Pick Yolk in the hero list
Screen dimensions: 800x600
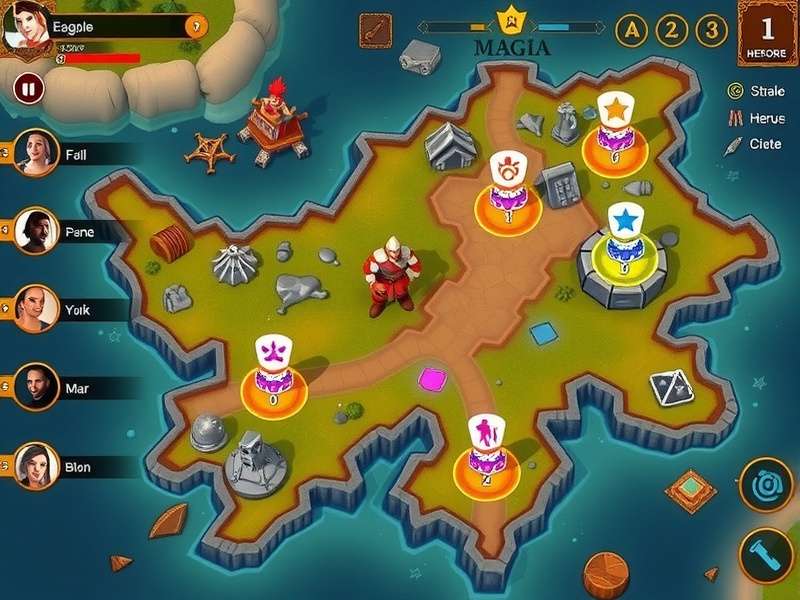tap(35, 309)
